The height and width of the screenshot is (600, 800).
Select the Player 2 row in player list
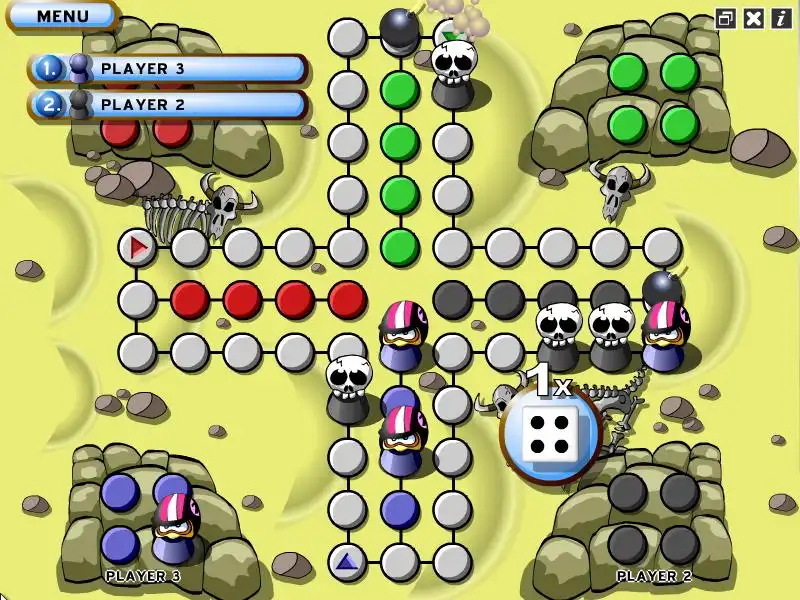(x=168, y=104)
